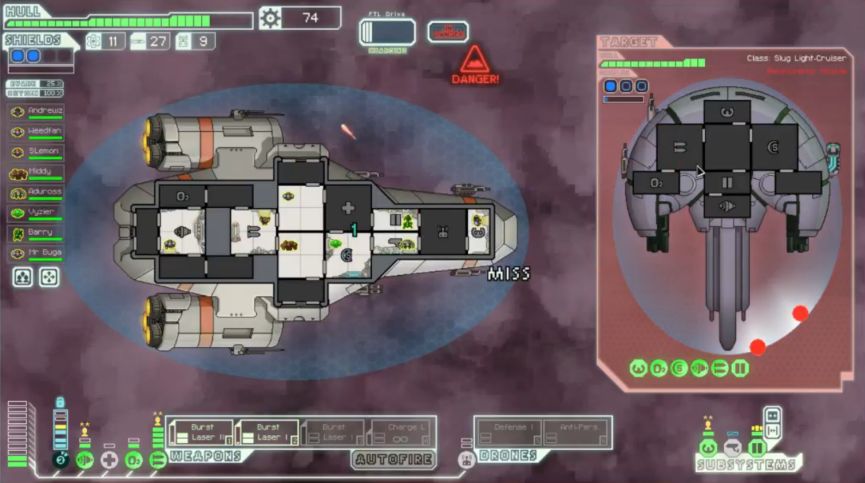Select the Charge Laser weapon slot
Viewport: 865px width, 483px height.
(402, 432)
